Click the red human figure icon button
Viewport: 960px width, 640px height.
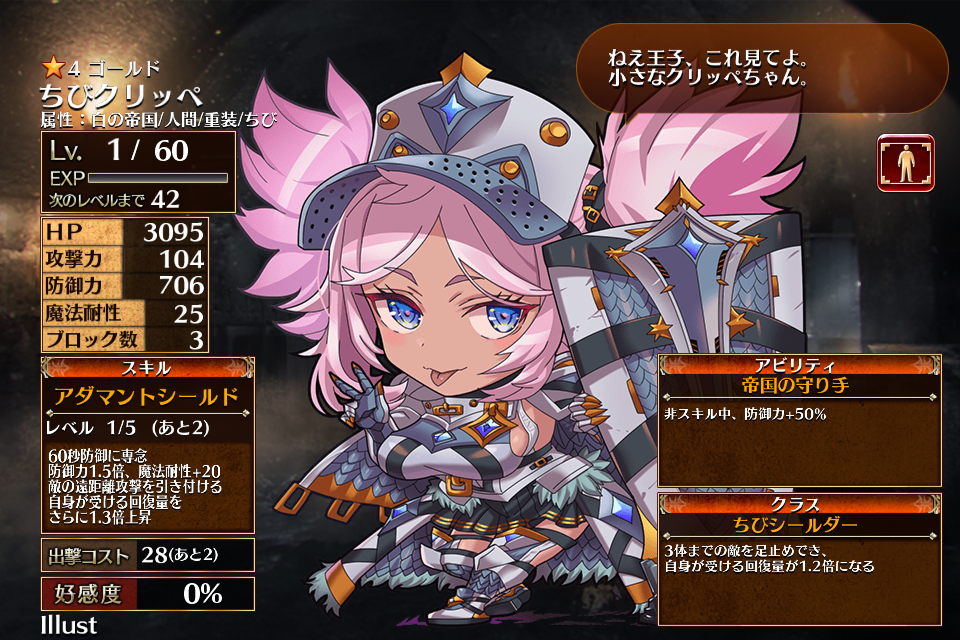906,162
